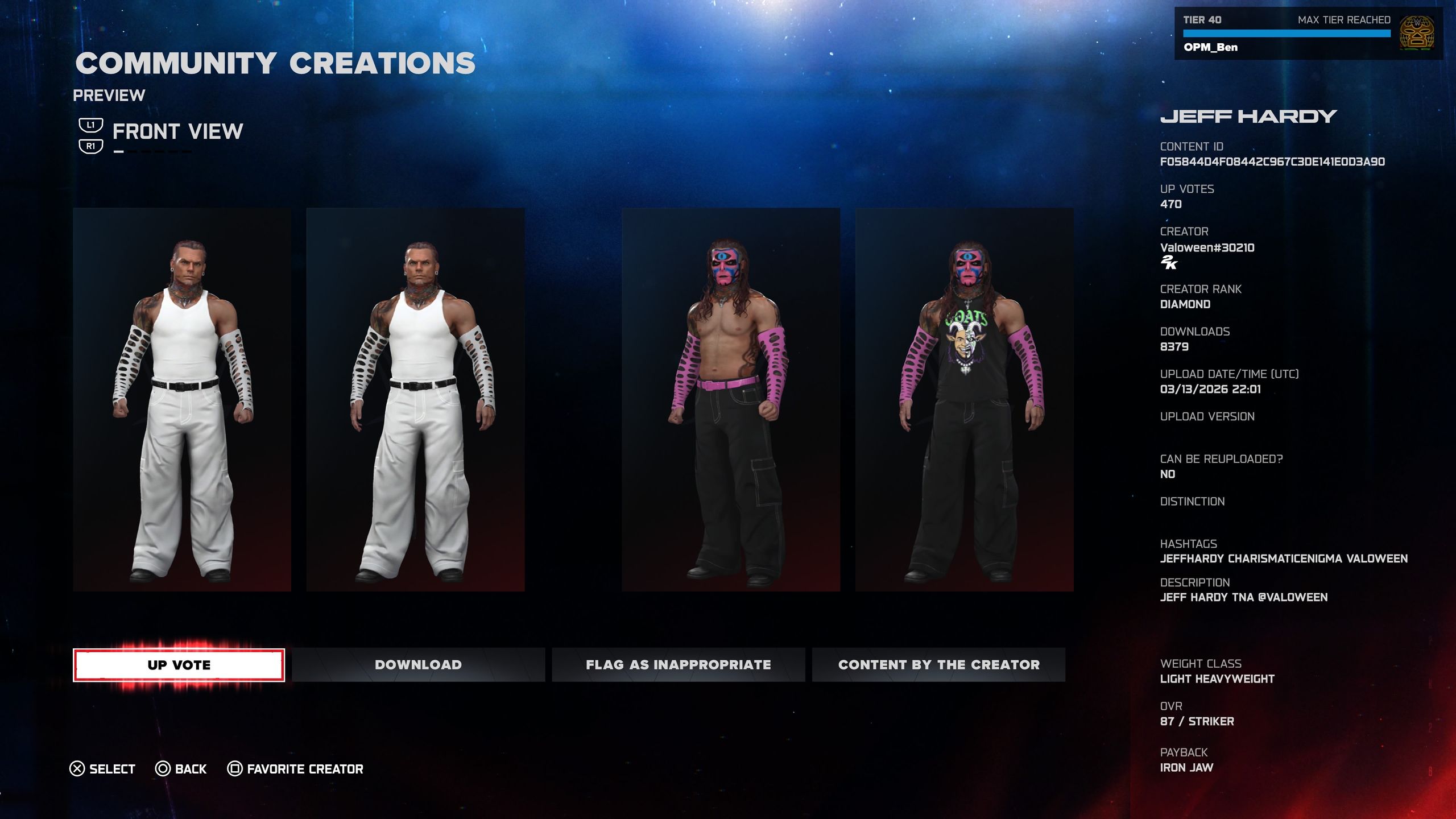Viewport: 1456px width, 819px height.
Task: Flag the creation as inappropriate
Action: [x=678, y=664]
